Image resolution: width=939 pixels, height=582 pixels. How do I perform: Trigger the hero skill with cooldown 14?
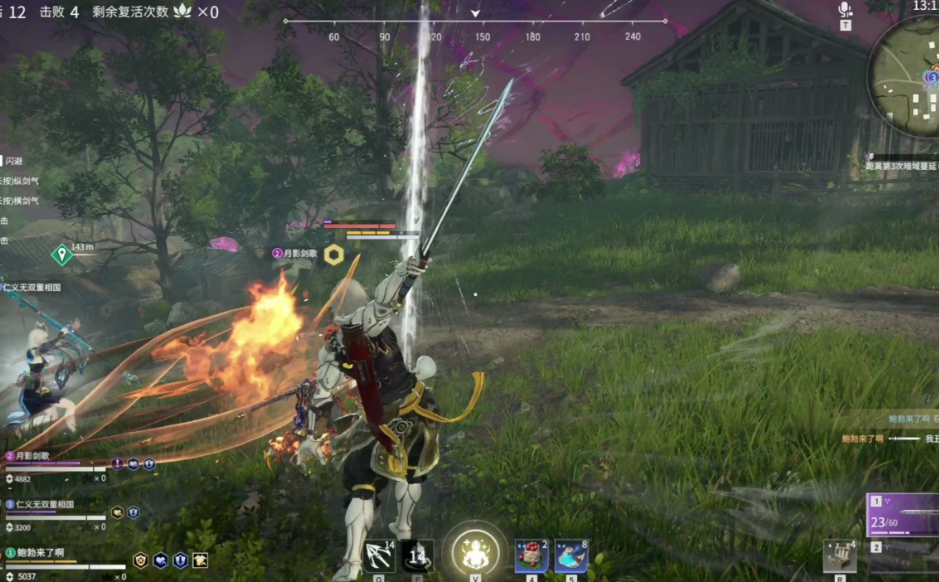pyautogui.click(x=417, y=555)
